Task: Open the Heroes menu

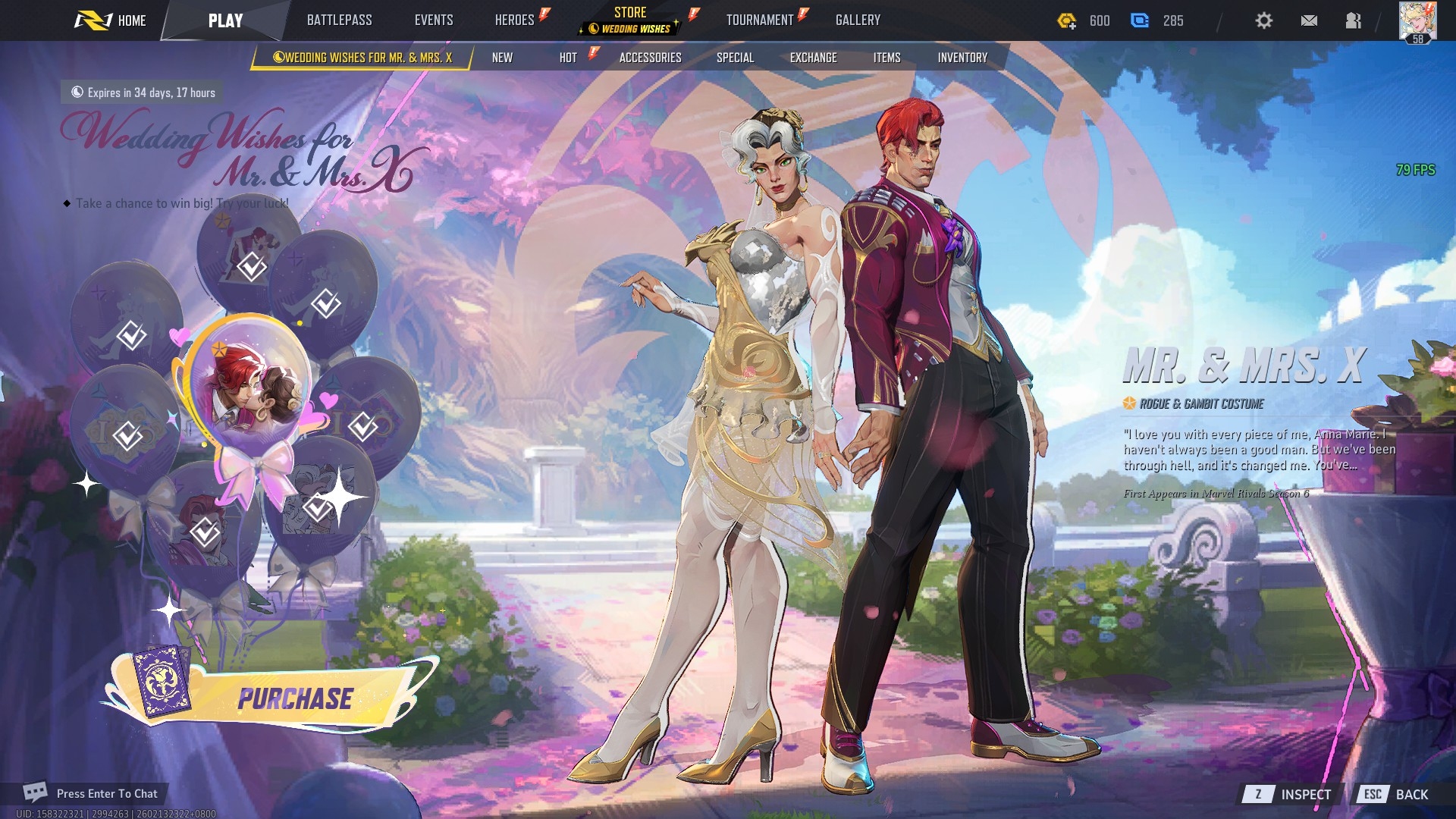Action: click(x=515, y=20)
